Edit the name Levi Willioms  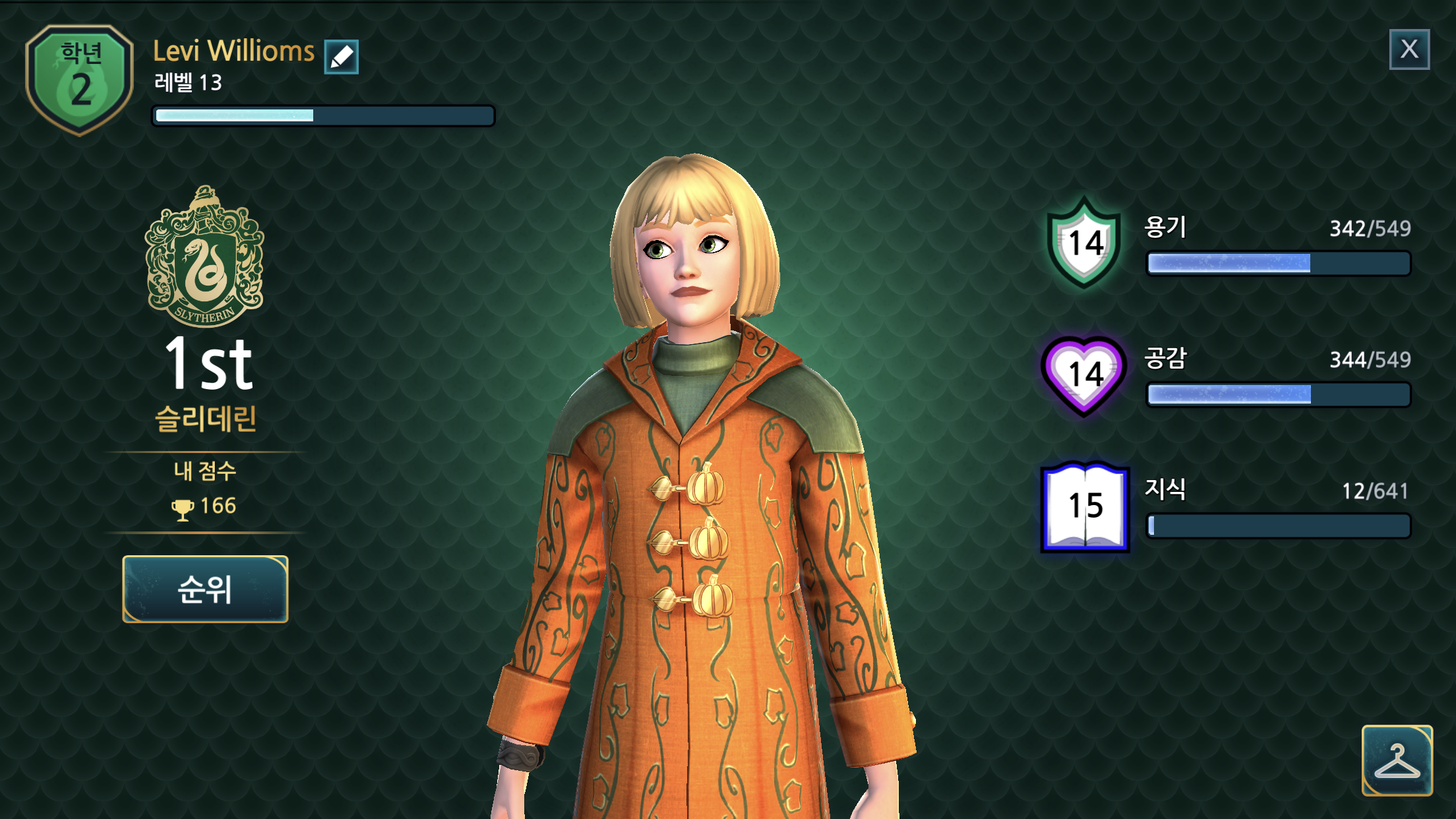tap(341, 57)
